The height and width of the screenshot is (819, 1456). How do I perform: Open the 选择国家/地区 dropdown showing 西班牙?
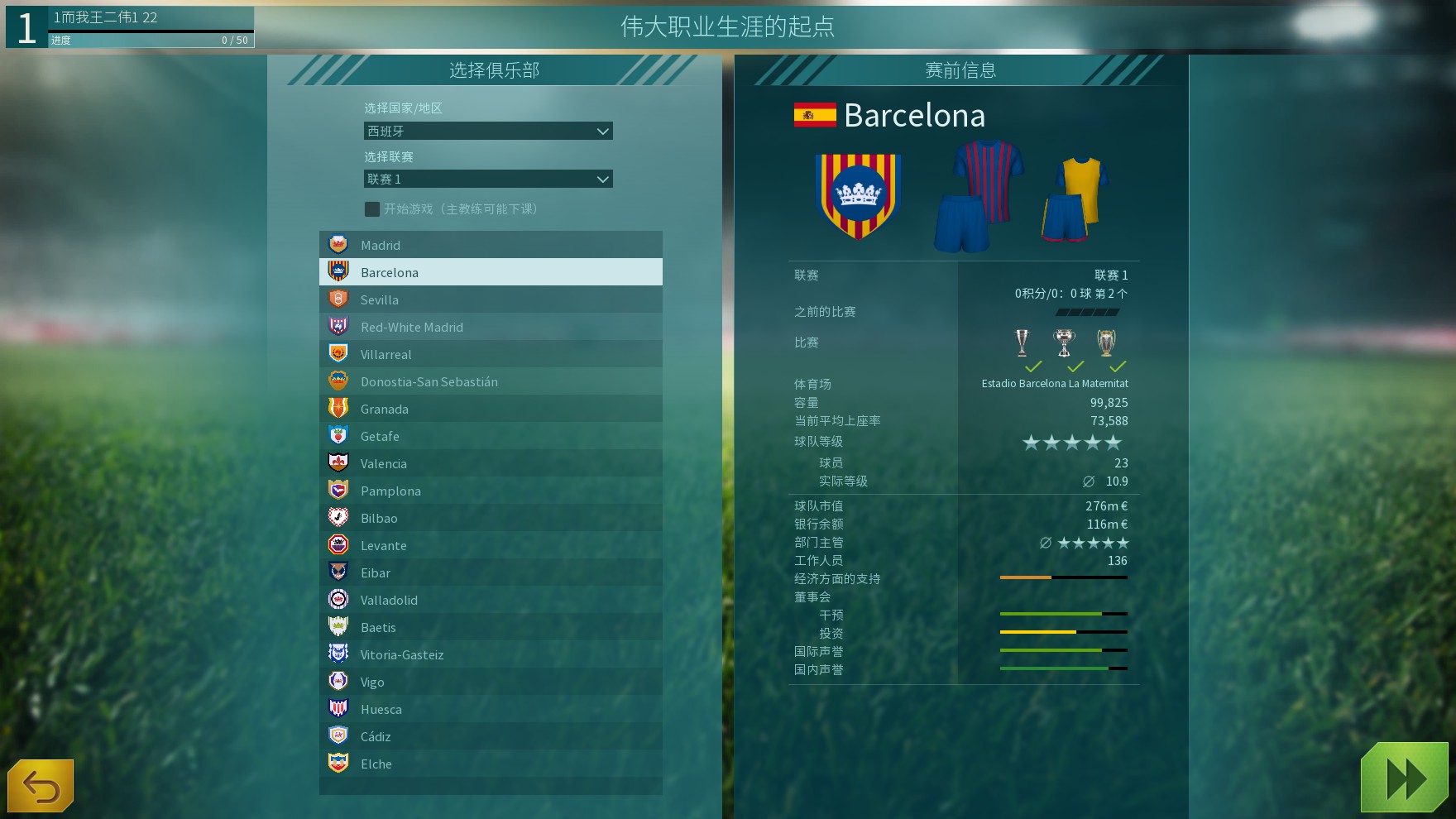(x=488, y=131)
